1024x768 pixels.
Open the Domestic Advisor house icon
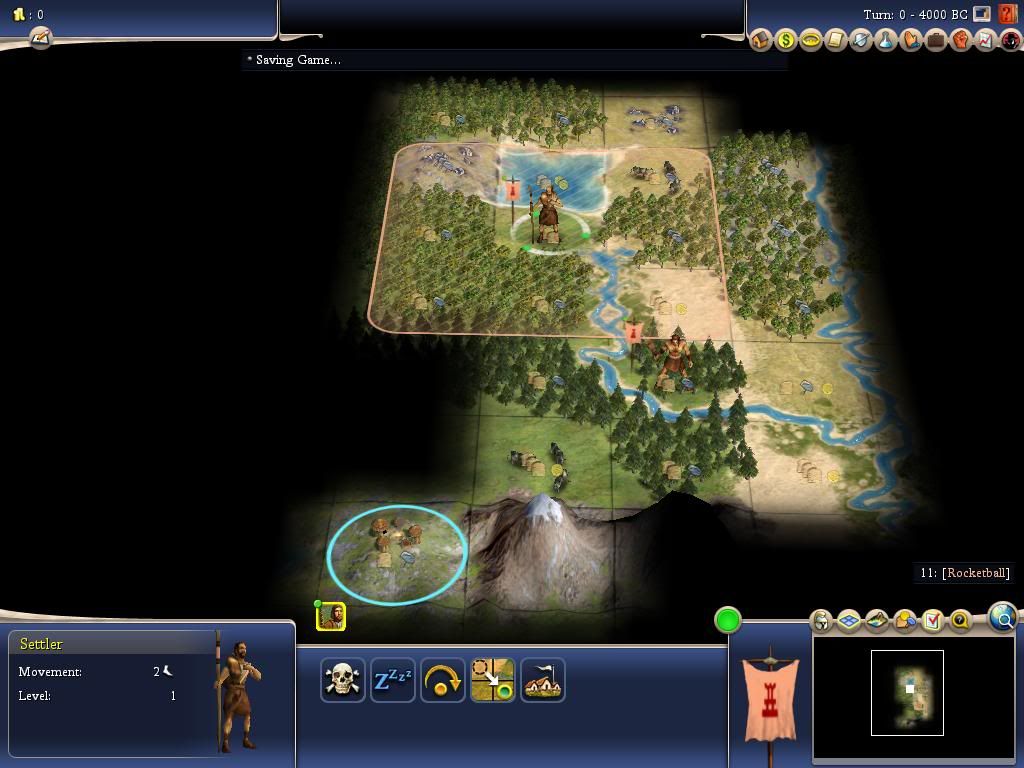tap(761, 40)
